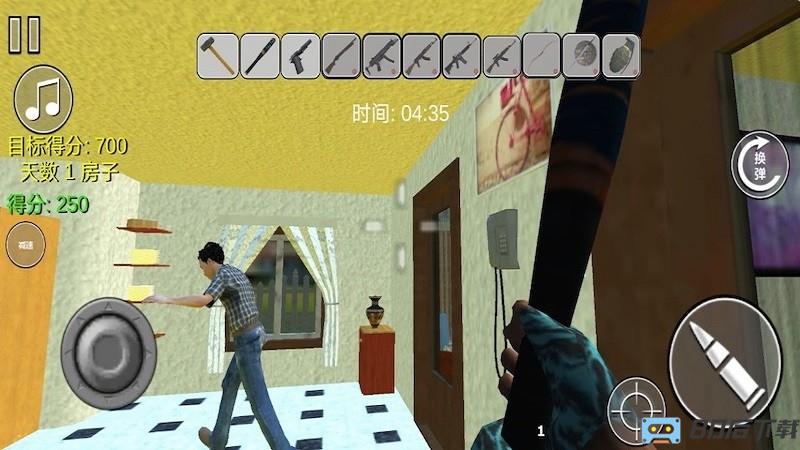The width and height of the screenshot is (800, 450).
Task: Toggle the music note button
Action: point(43,99)
